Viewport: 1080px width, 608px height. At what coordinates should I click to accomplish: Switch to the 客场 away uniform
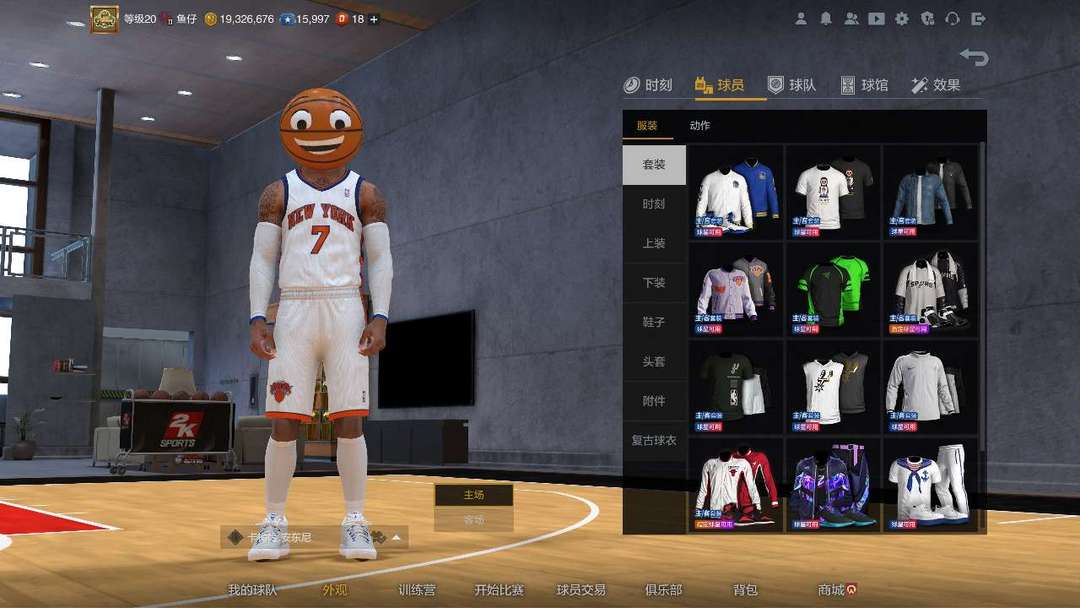[473, 520]
